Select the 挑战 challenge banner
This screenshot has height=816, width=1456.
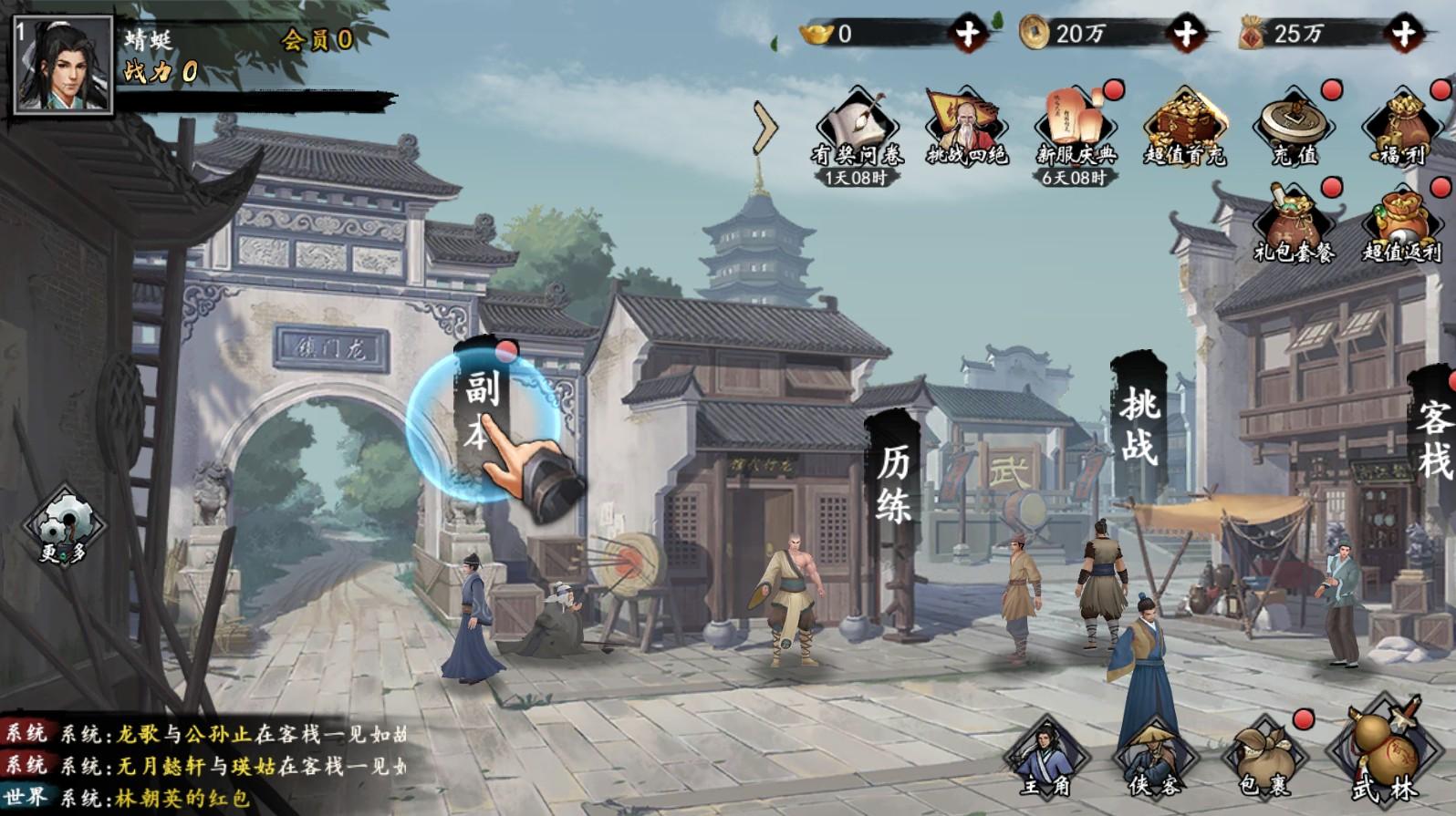[x=1139, y=424]
